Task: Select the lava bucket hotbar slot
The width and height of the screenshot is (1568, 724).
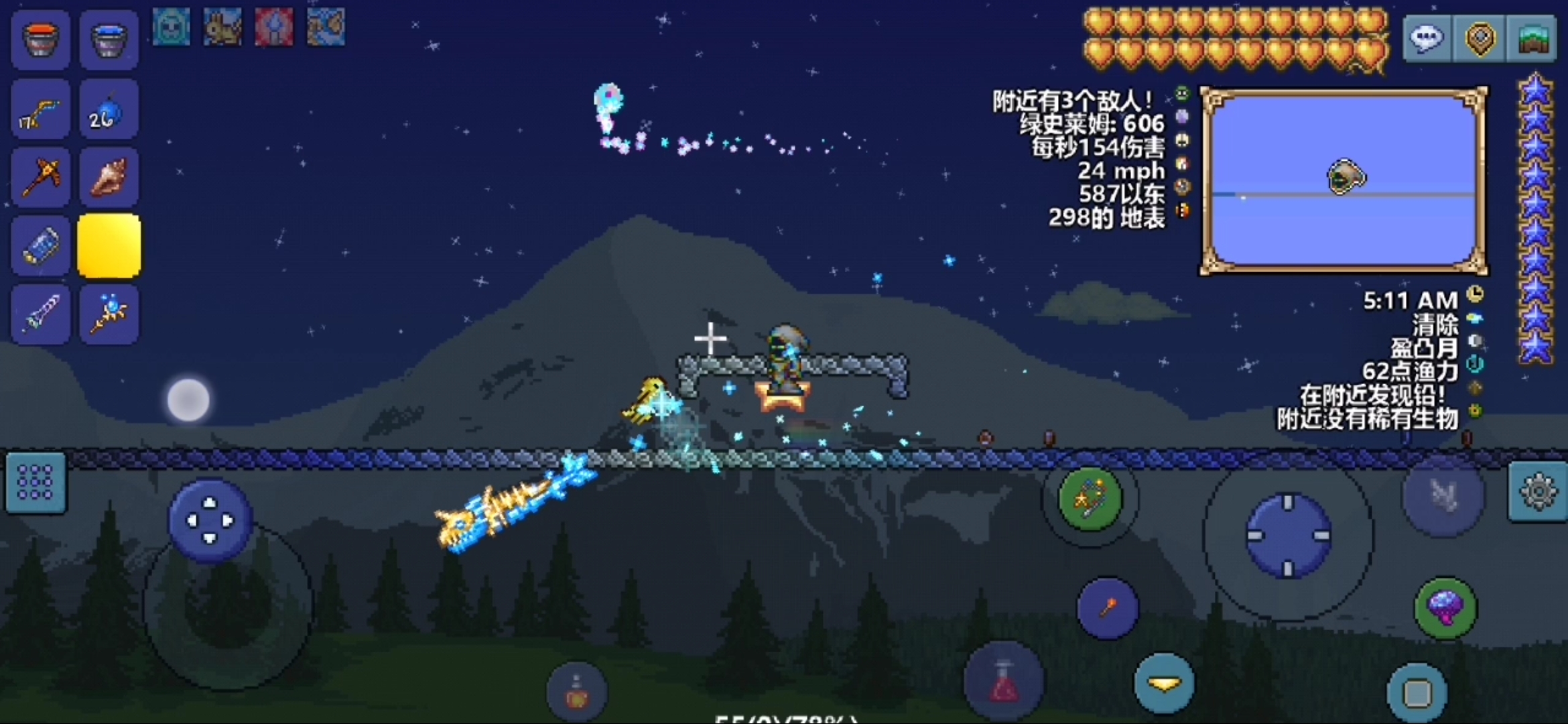Action: pyautogui.click(x=41, y=40)
